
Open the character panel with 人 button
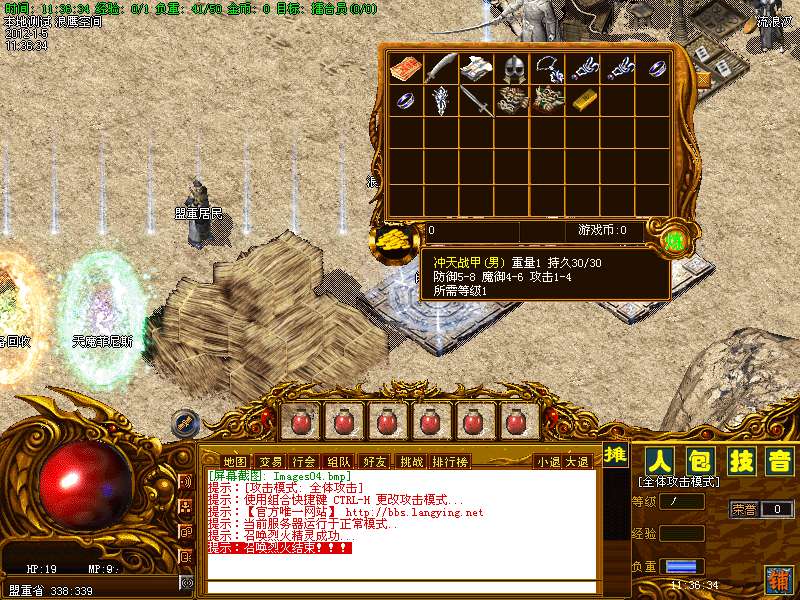pyautogui.click(x=657, y=461)
